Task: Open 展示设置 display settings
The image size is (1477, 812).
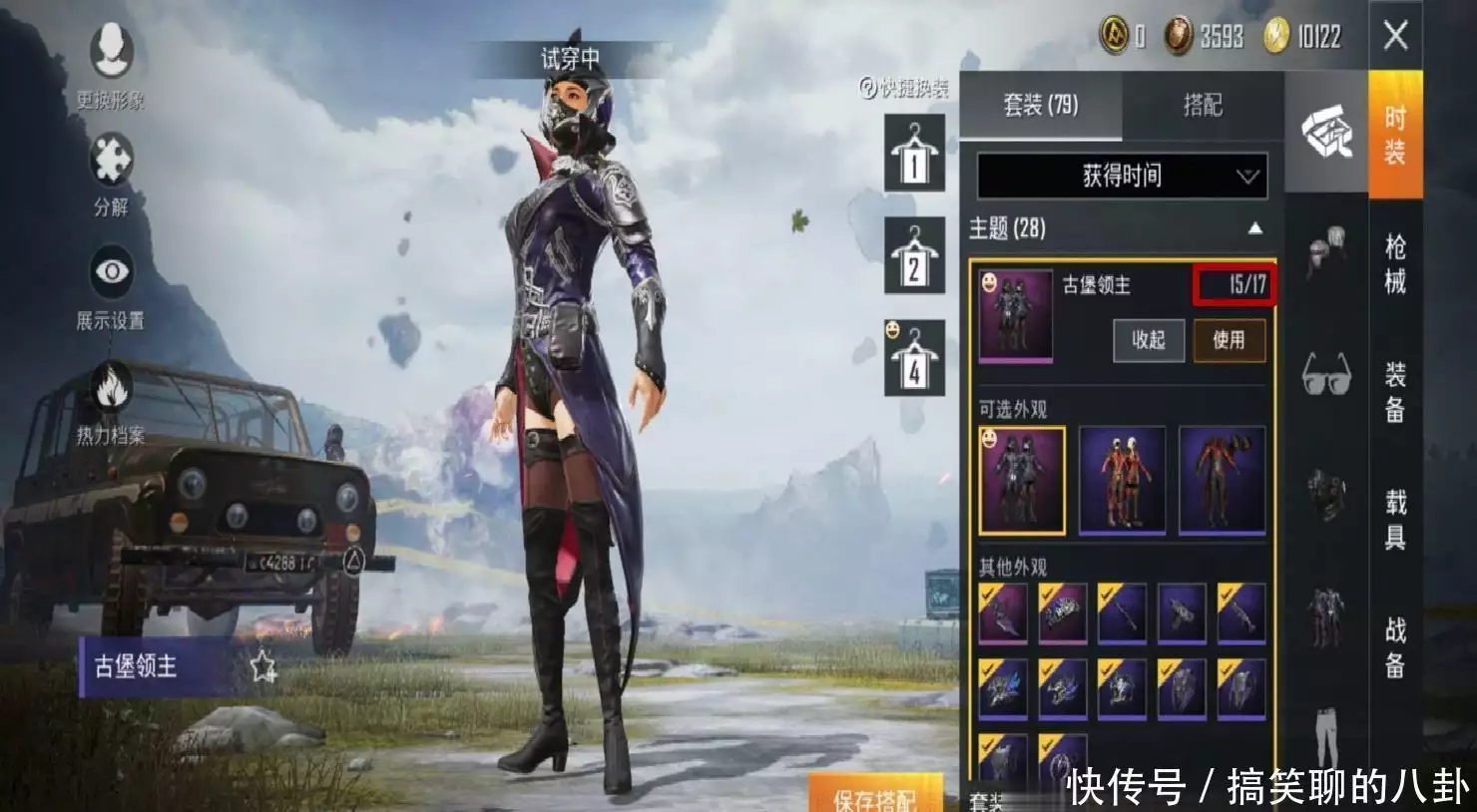Action: 111,284
